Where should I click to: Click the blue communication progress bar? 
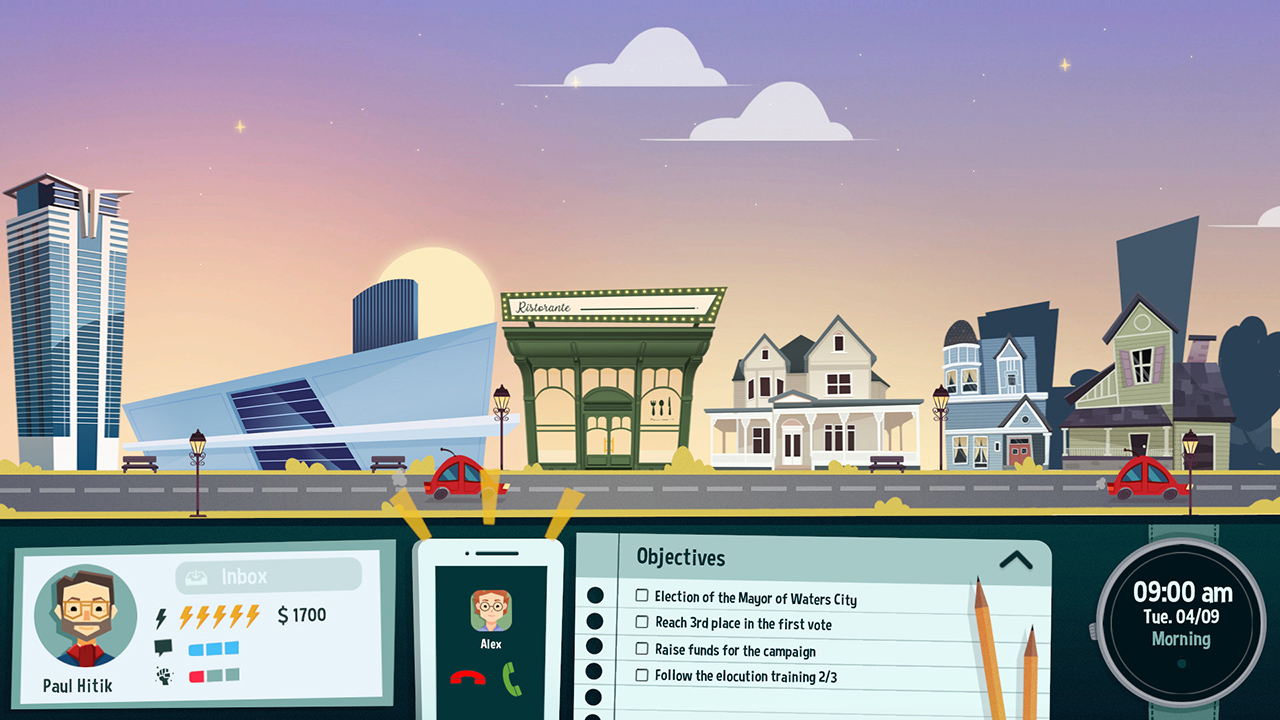coord(214,650)
